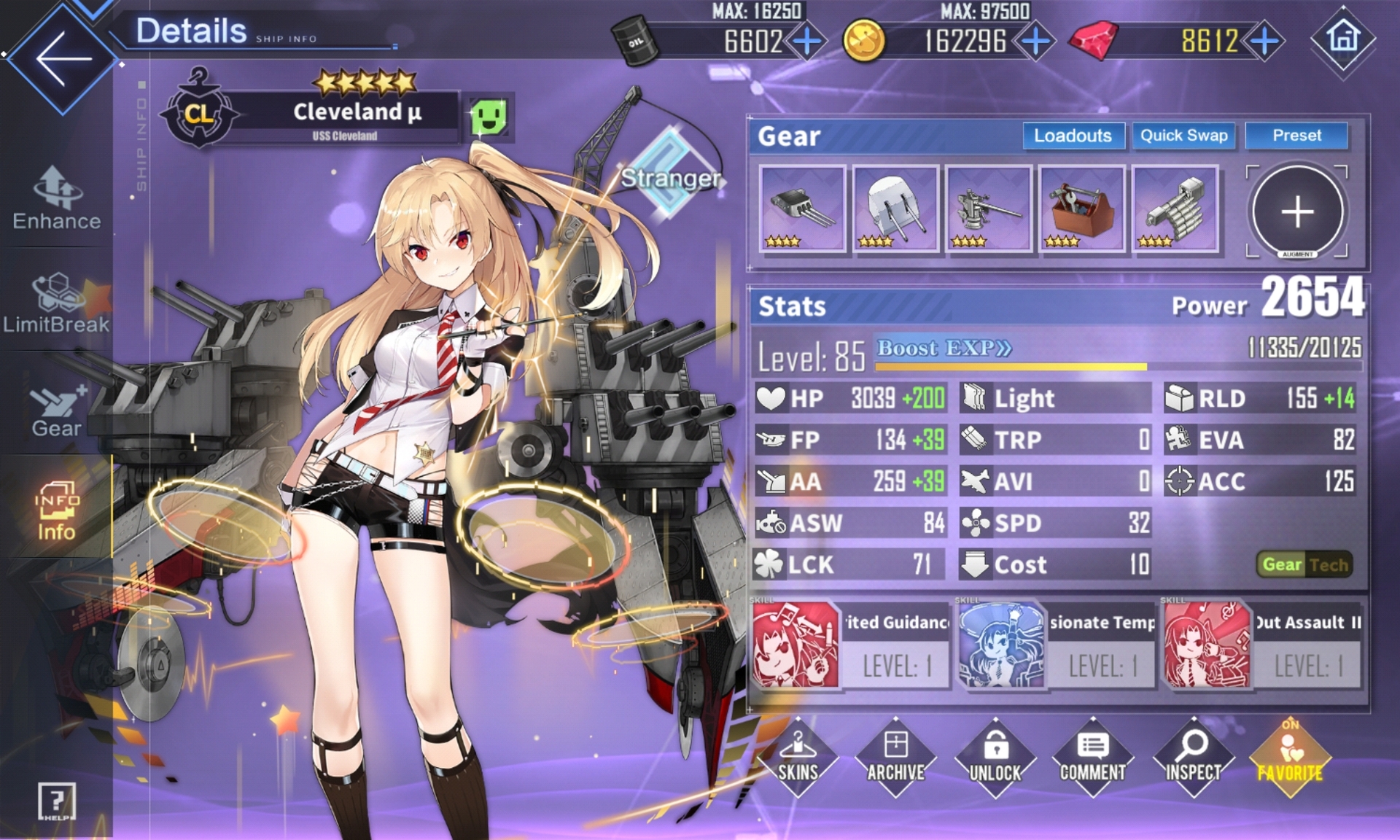Image resolution: width=1400 pixels, height=840 pixels.
Task: Return to the home screen
Action: [x=1343, y=39]
